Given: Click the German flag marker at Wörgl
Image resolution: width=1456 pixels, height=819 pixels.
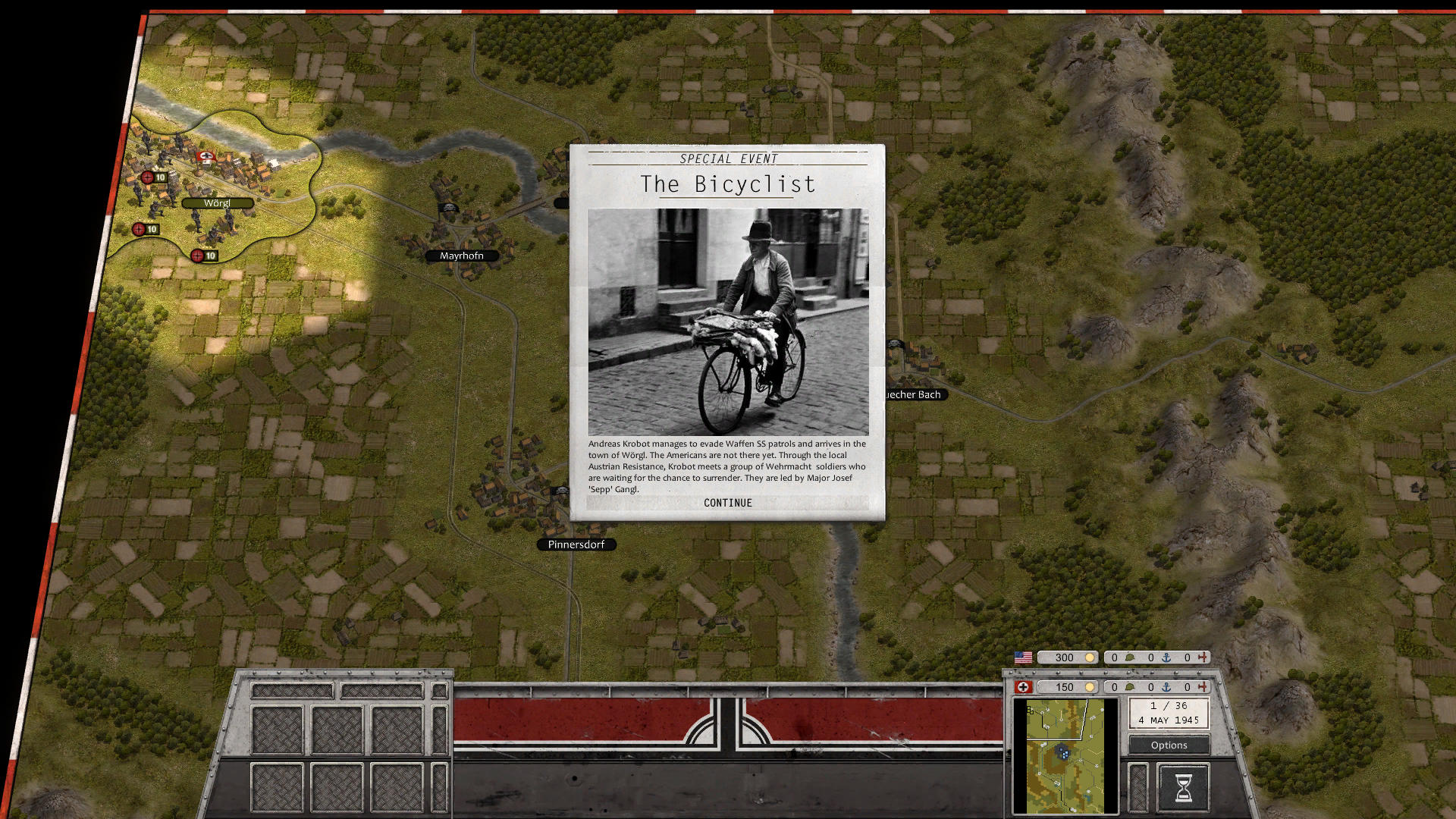Looking at the screenshot, I should pyautogui.click(x=205, y=158).
